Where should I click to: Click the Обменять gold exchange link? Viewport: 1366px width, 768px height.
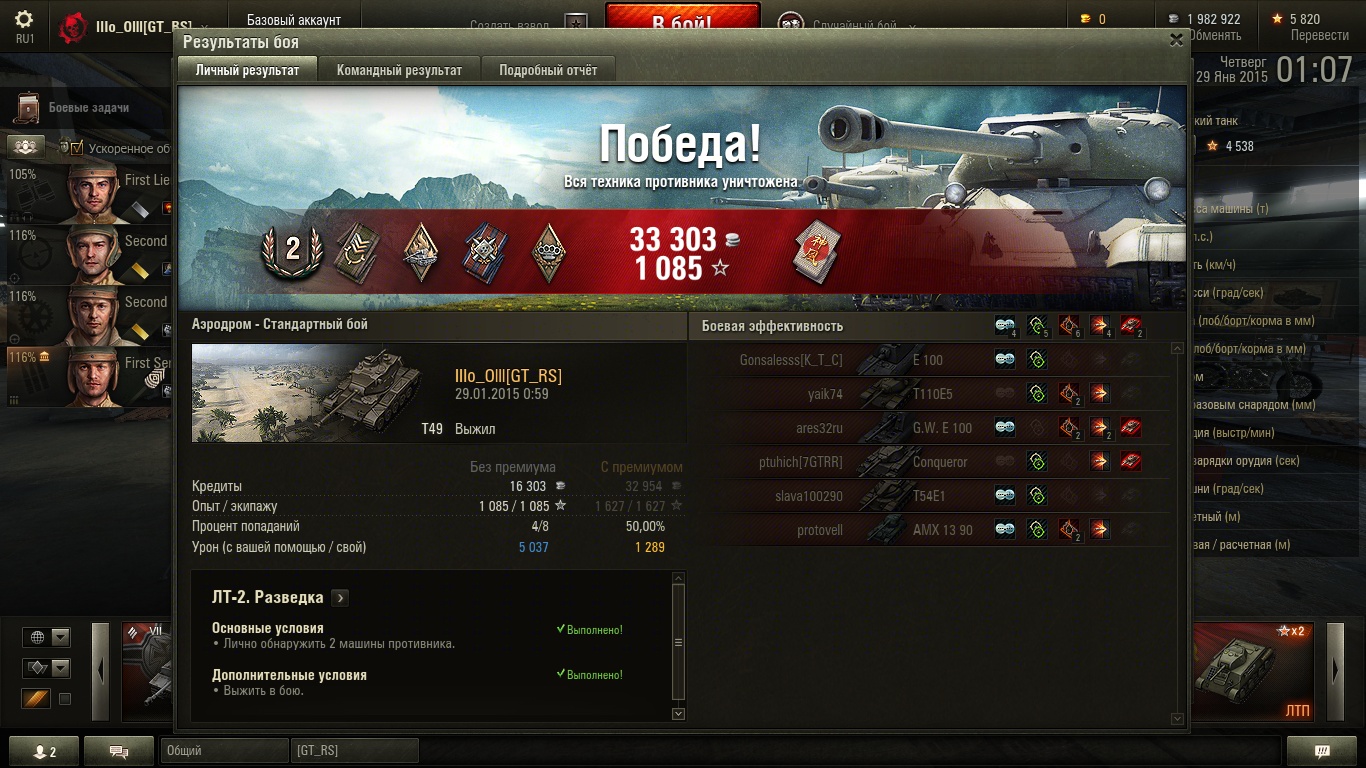(1214, 35)
